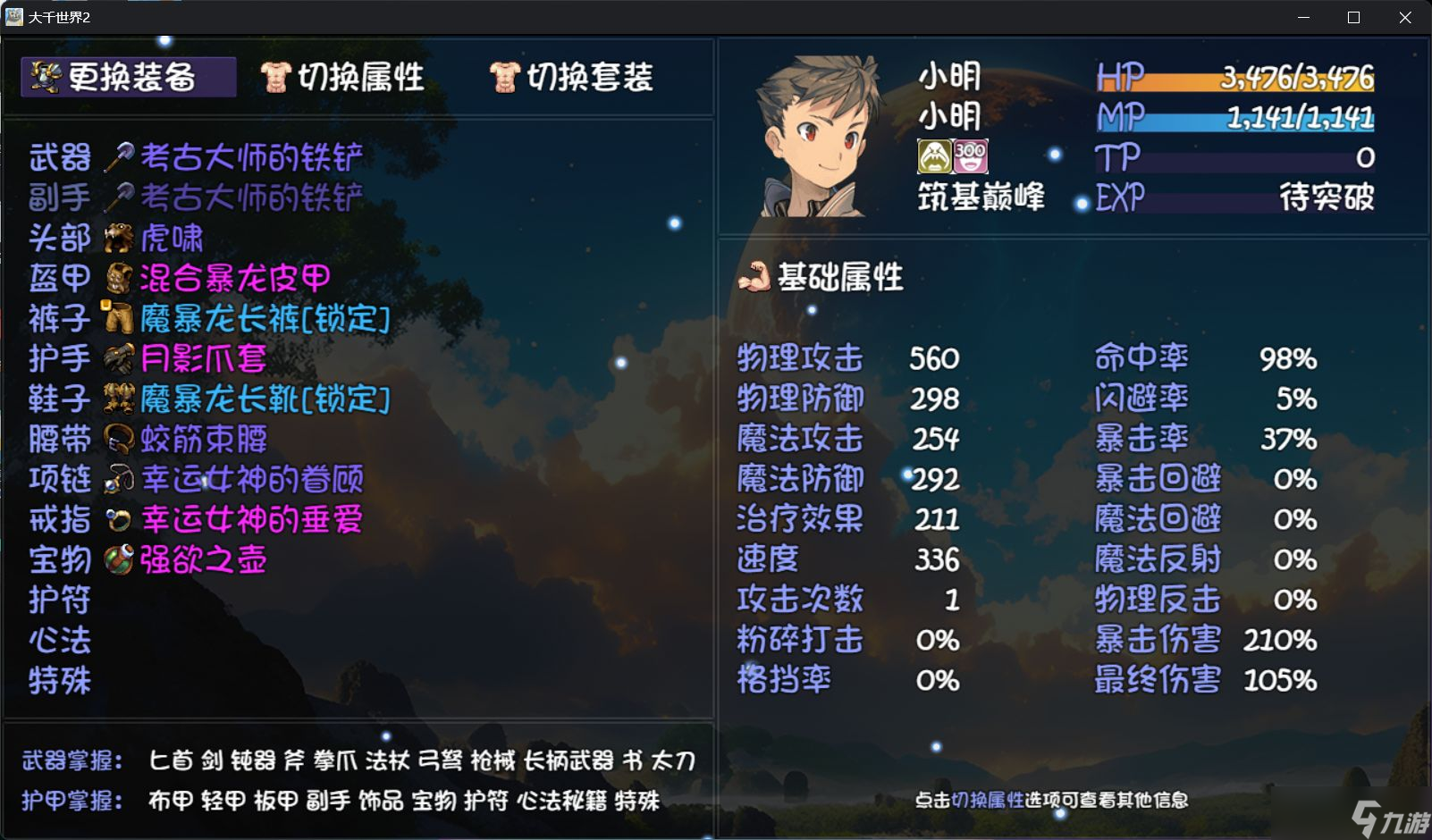Screen dimensions: 1432x840
Task: Click the 考古大师的铁铲 weapon shovel icon
Action: coord(120,156)
